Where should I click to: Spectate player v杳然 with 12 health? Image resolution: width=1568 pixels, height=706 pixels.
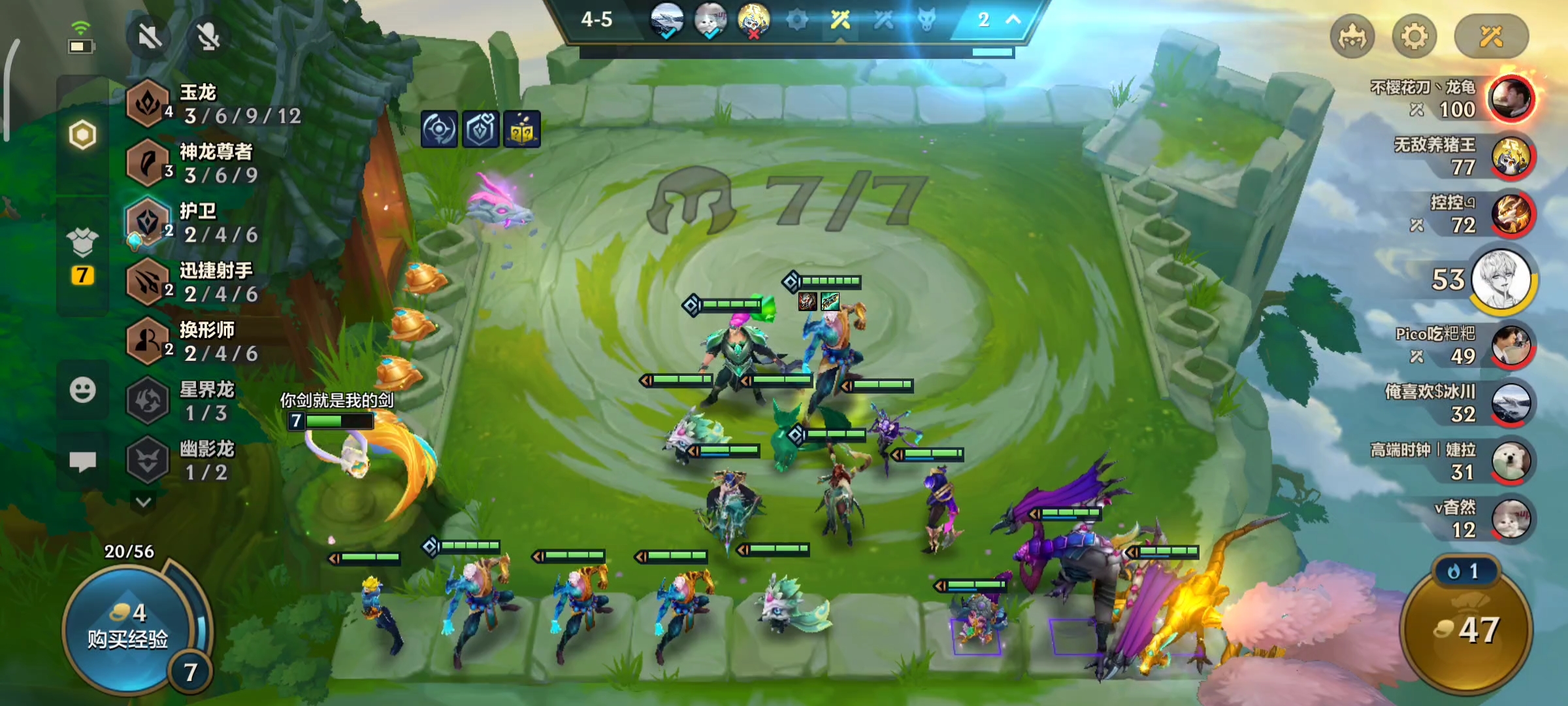[1511, 519]
